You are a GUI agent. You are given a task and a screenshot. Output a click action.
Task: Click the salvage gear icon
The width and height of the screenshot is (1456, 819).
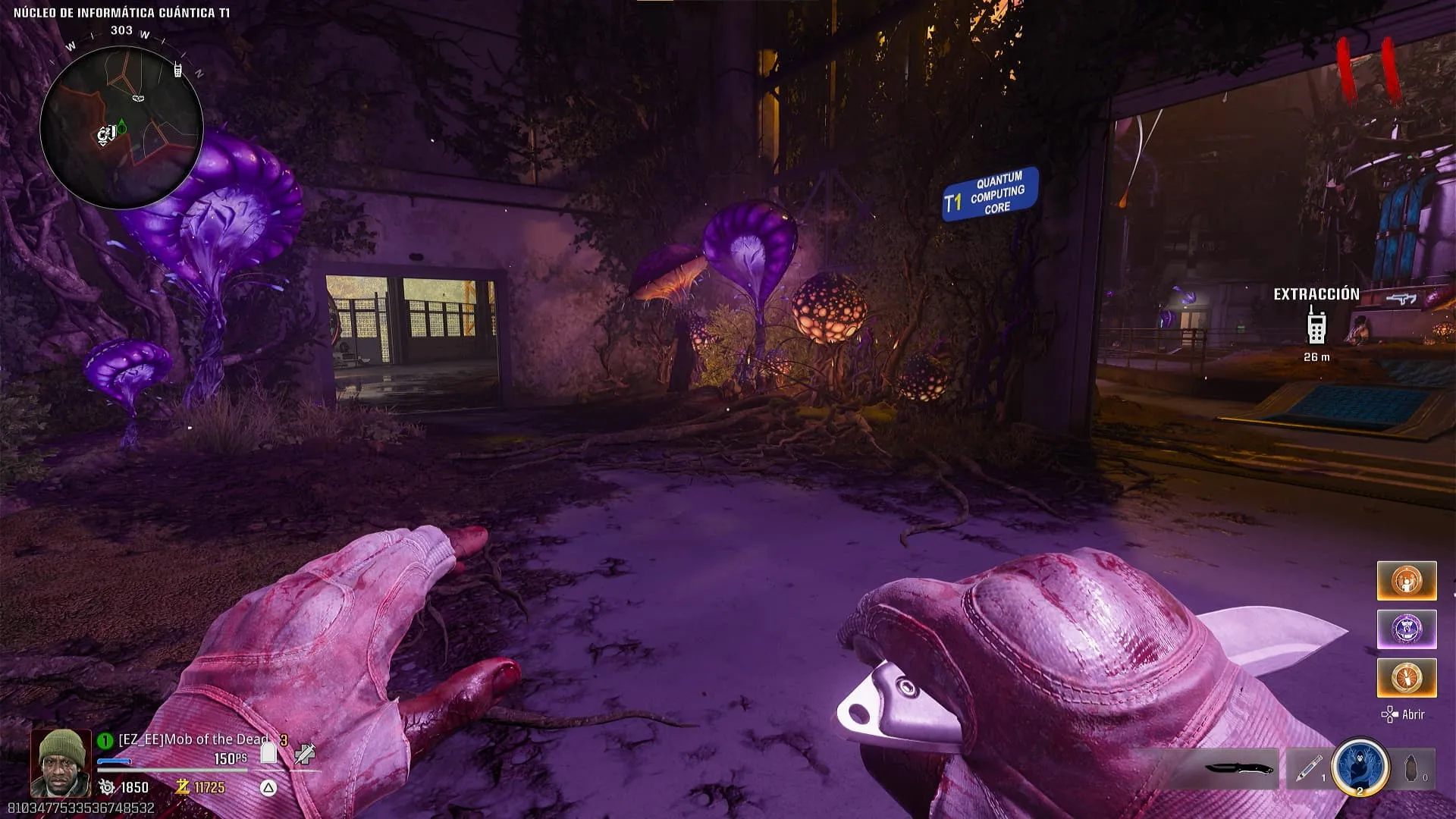pos(107,788)
